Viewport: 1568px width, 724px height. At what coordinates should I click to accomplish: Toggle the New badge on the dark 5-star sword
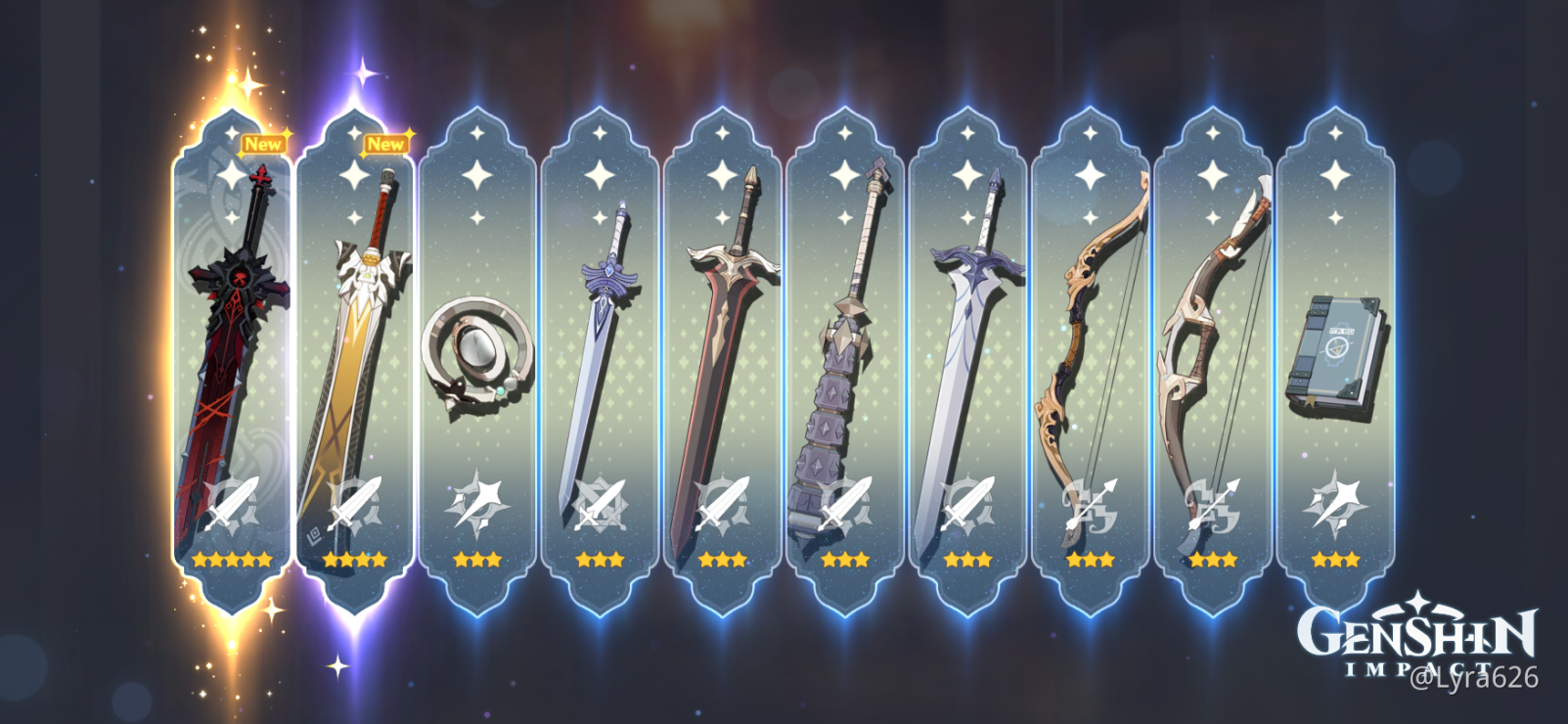[x=264, y=144]
